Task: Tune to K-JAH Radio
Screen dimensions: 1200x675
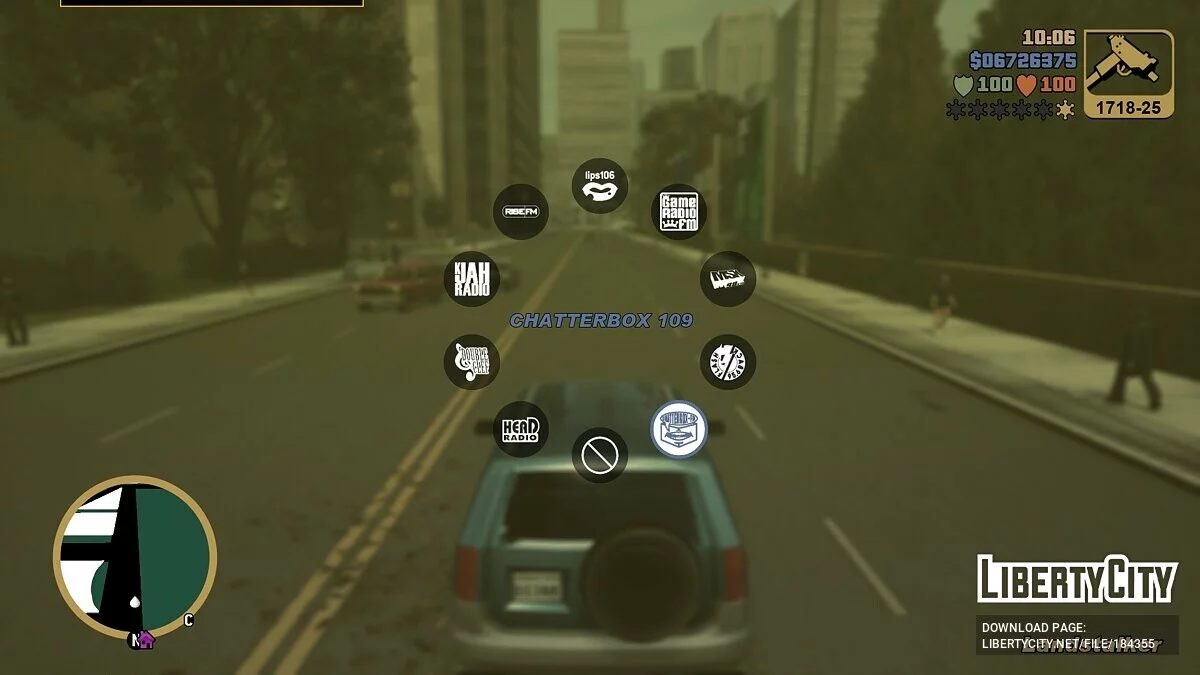Action: coord(471,279)
